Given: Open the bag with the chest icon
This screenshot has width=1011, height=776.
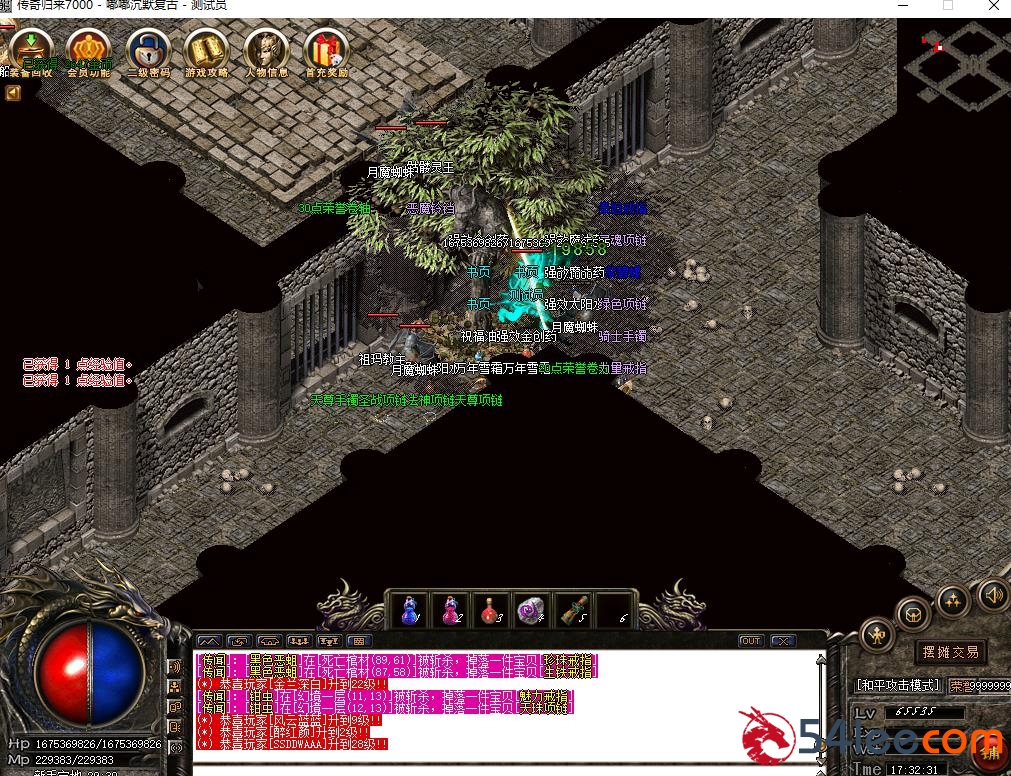Looking at the screenshot, I should coord(913,612).
